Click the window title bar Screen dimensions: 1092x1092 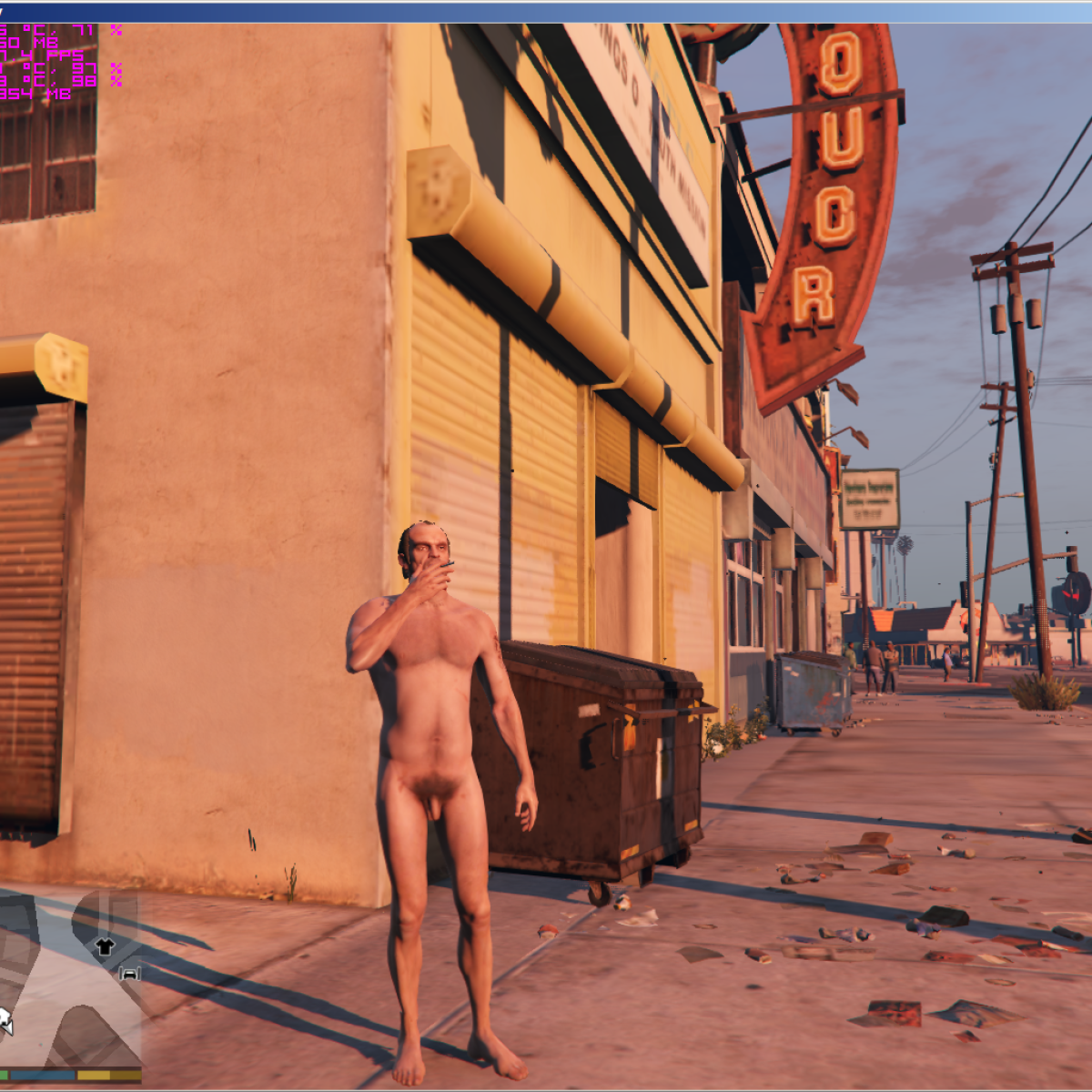pyautogui.click(x=546, y=12)
